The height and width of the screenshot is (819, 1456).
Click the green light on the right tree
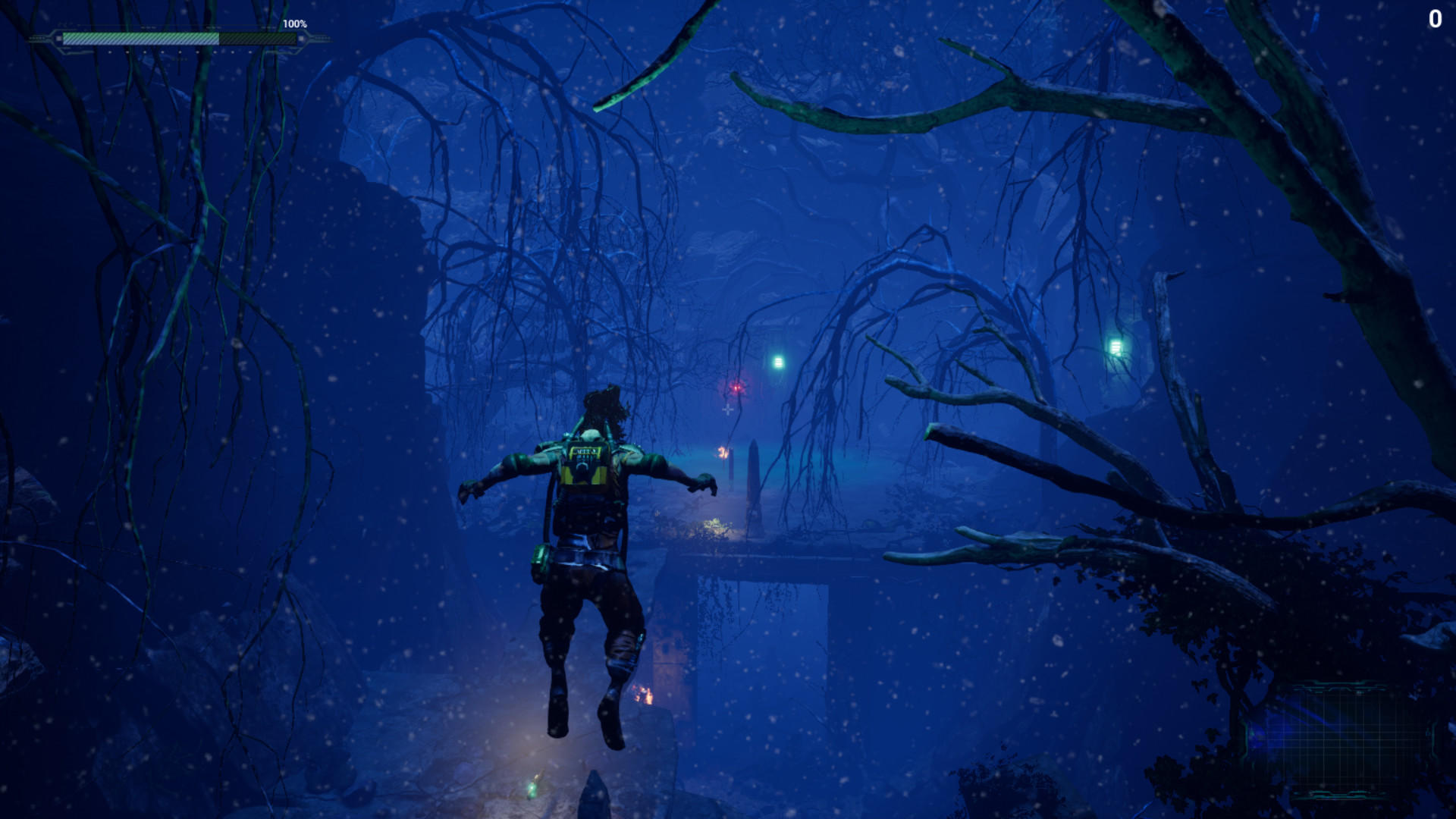tap(1116, 347)
